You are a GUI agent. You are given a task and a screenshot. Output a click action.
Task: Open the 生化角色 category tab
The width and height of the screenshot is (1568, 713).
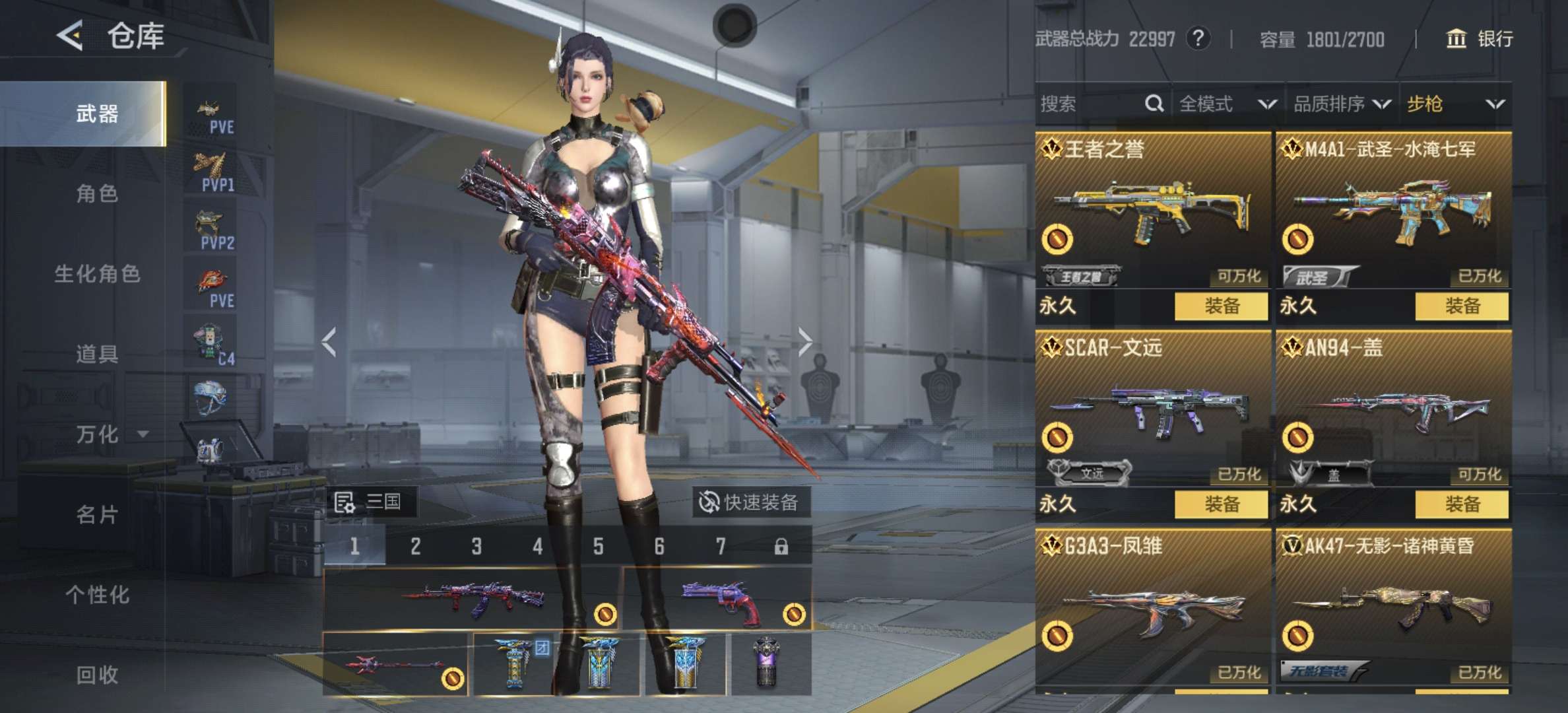coord(97,274)
